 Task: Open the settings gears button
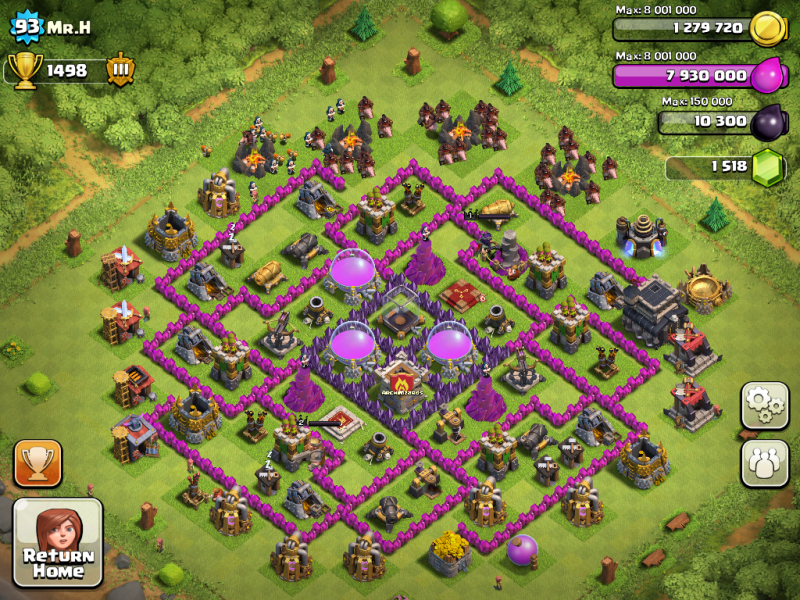[x=764, y=405]
